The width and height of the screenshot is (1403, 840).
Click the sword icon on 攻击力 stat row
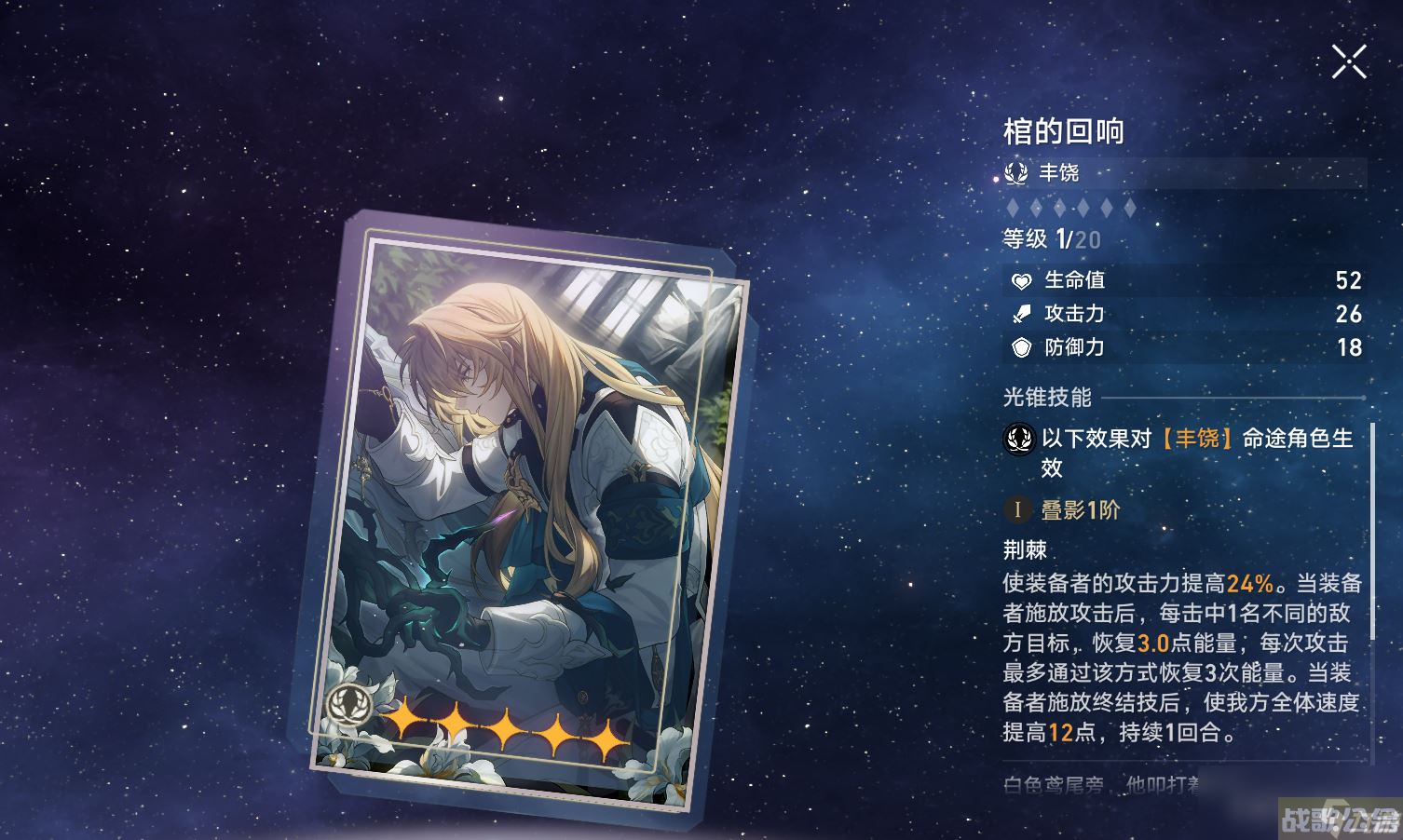click(1020, 314)
